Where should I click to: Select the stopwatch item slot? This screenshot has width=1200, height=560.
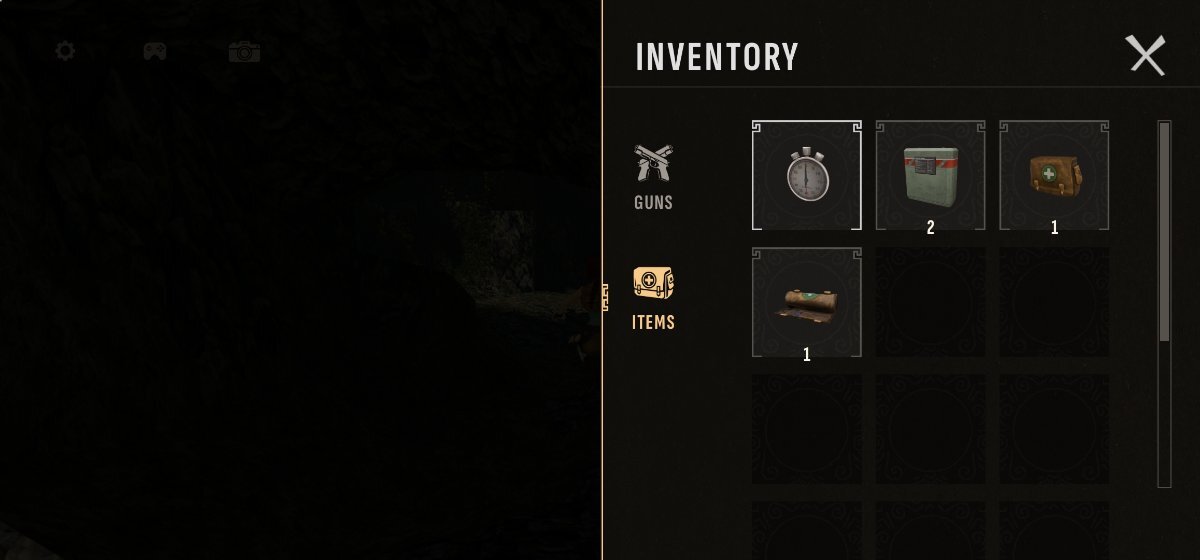(x=806, y=175)
